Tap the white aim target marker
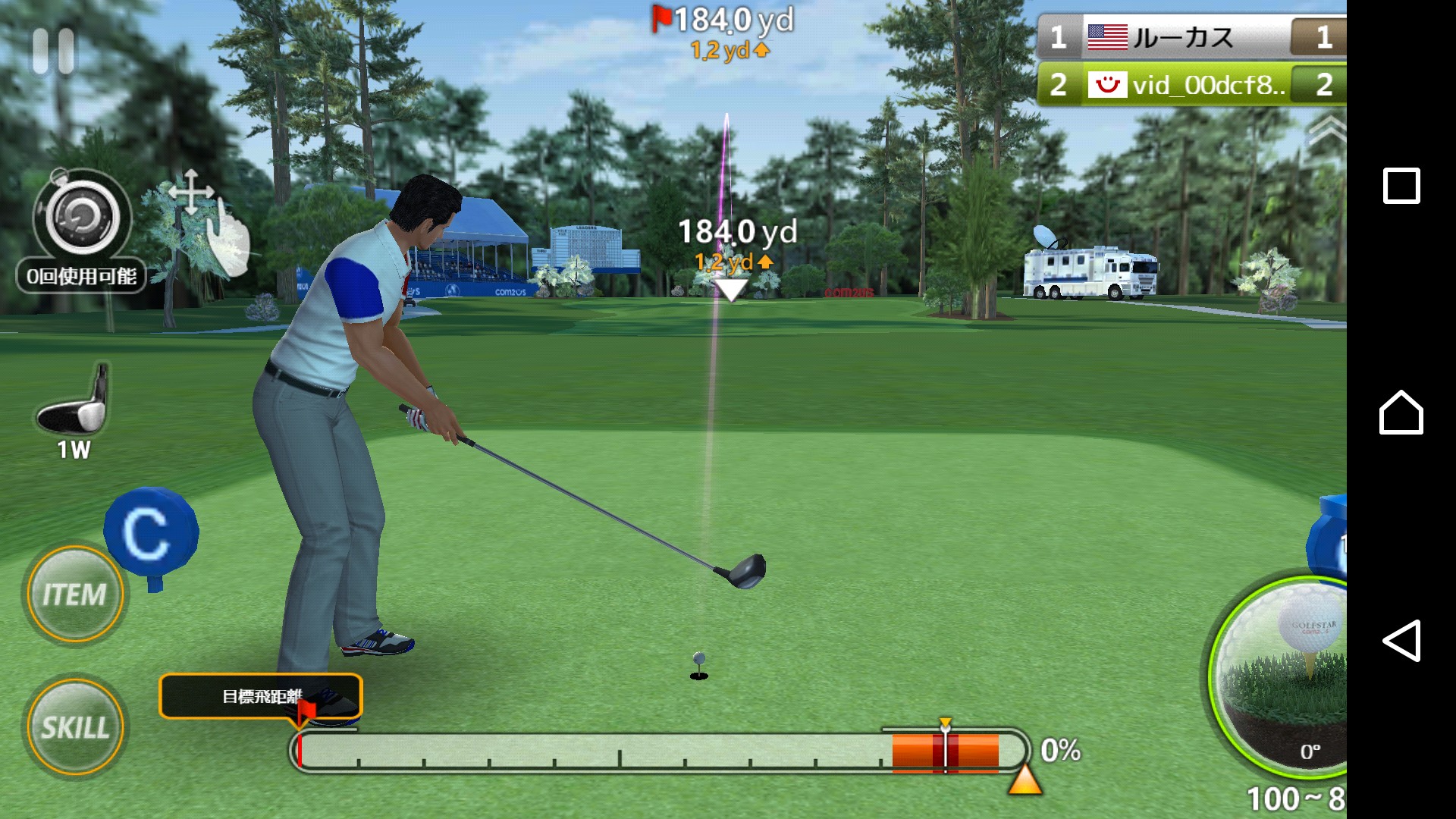The image size is (1456, 819). (x=731, y=290)
